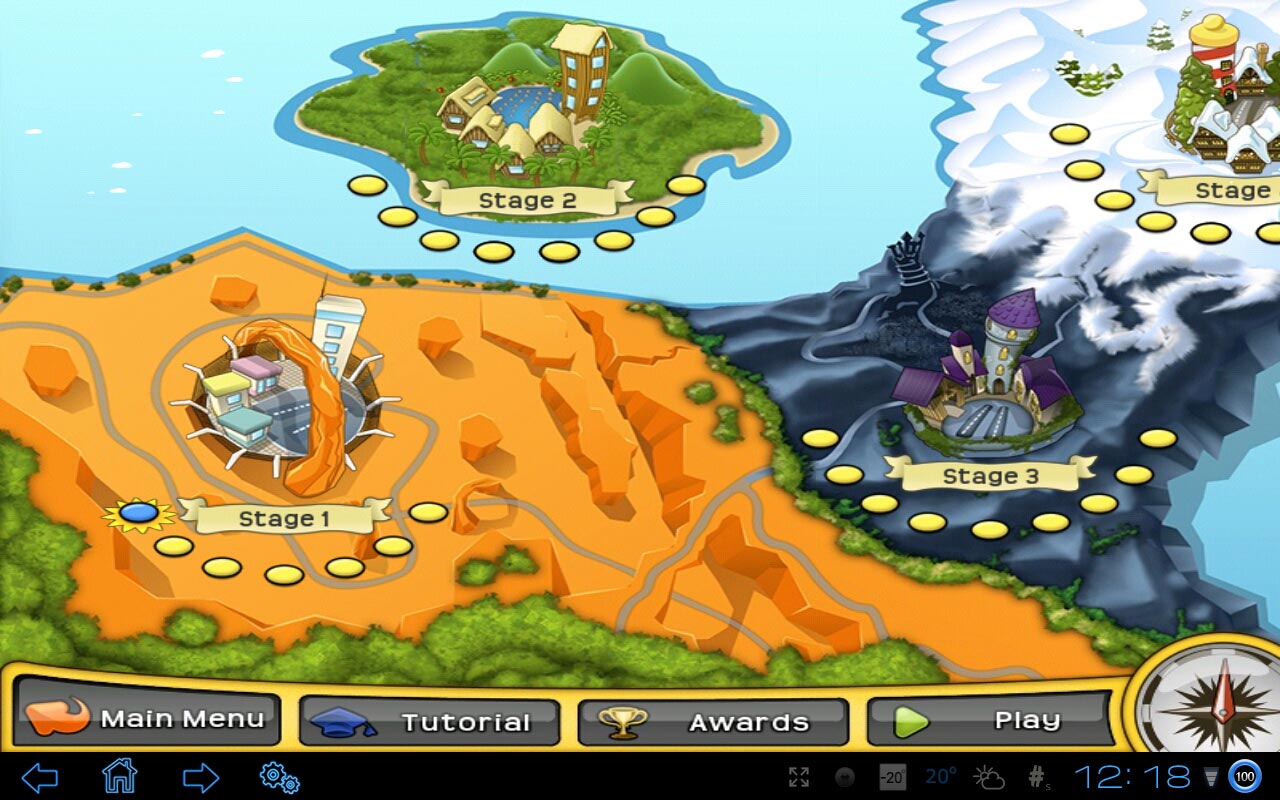Select the blue highlighted level marker
1280x800 pixels.
[x=138, y=514]
